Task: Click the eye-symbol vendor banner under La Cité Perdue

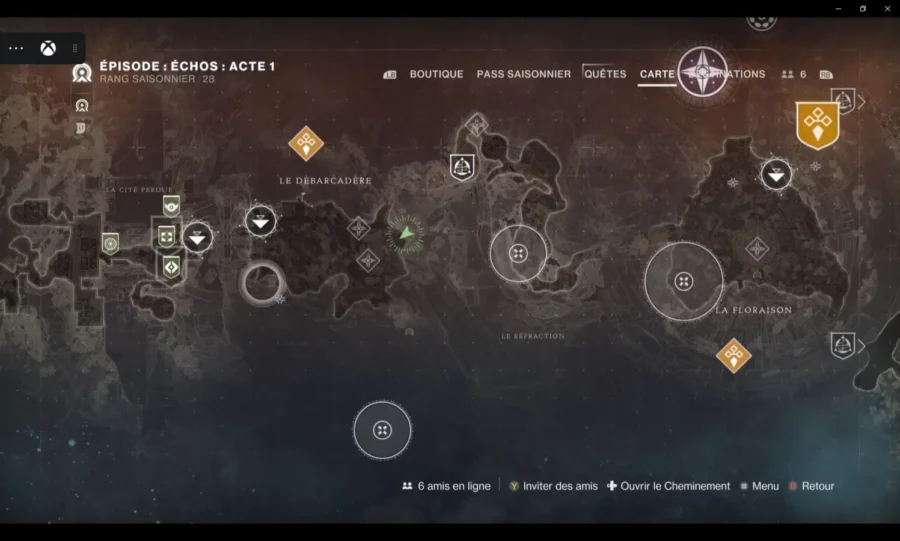Action: (x=171, y=206)
